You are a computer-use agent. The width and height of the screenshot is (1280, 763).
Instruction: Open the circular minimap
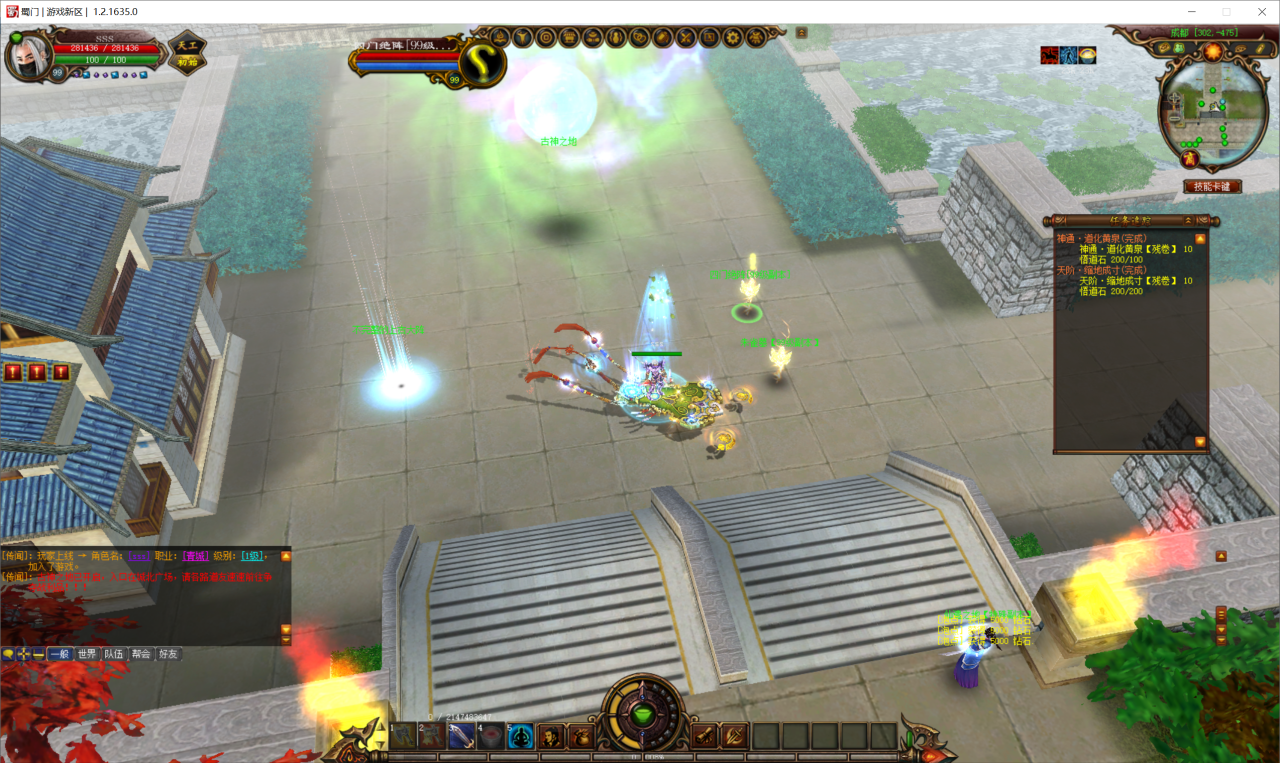pyautogui.click(x=1212, y=110)
